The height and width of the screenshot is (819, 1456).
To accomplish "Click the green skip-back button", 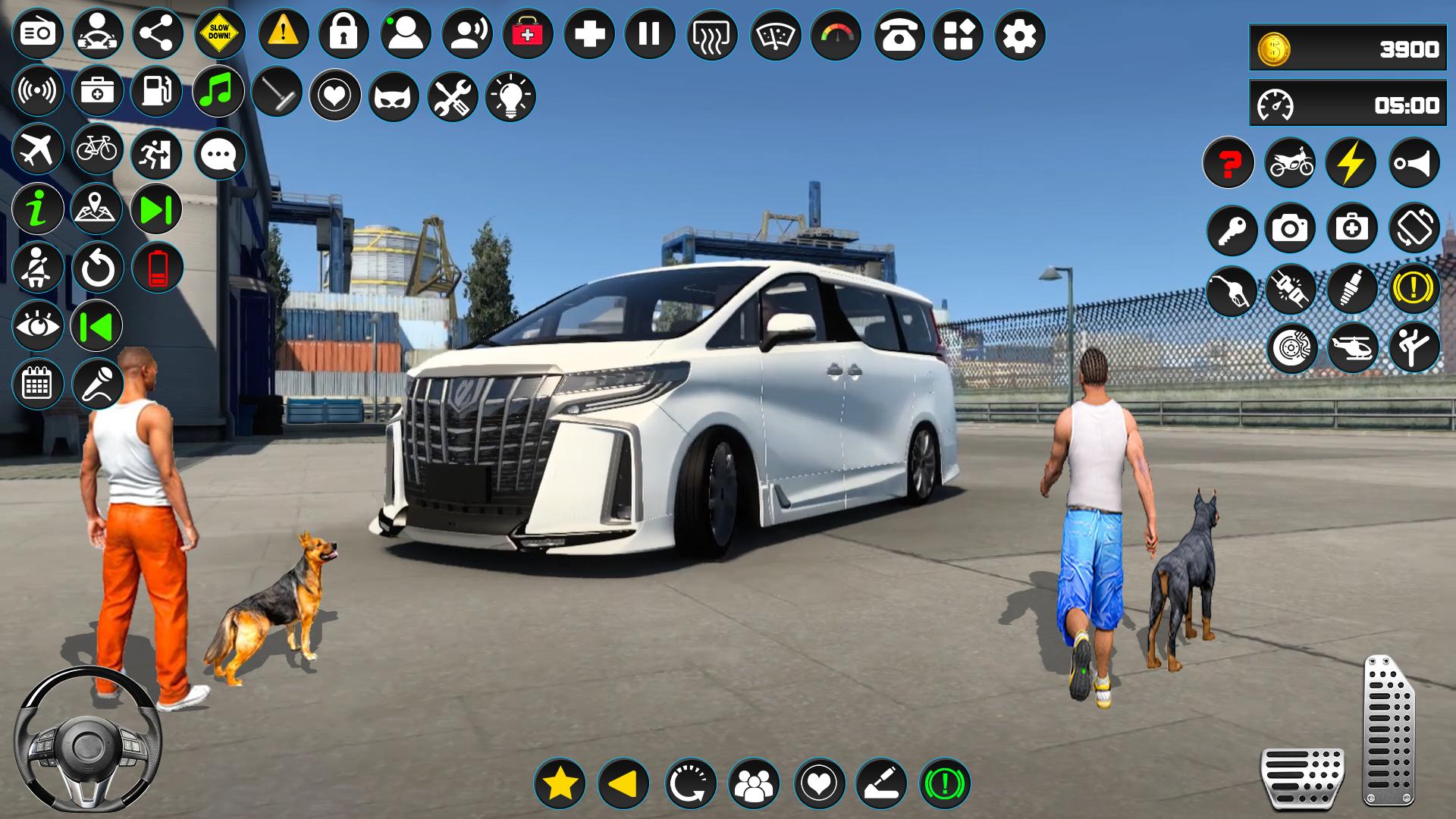I will (97, 327).
